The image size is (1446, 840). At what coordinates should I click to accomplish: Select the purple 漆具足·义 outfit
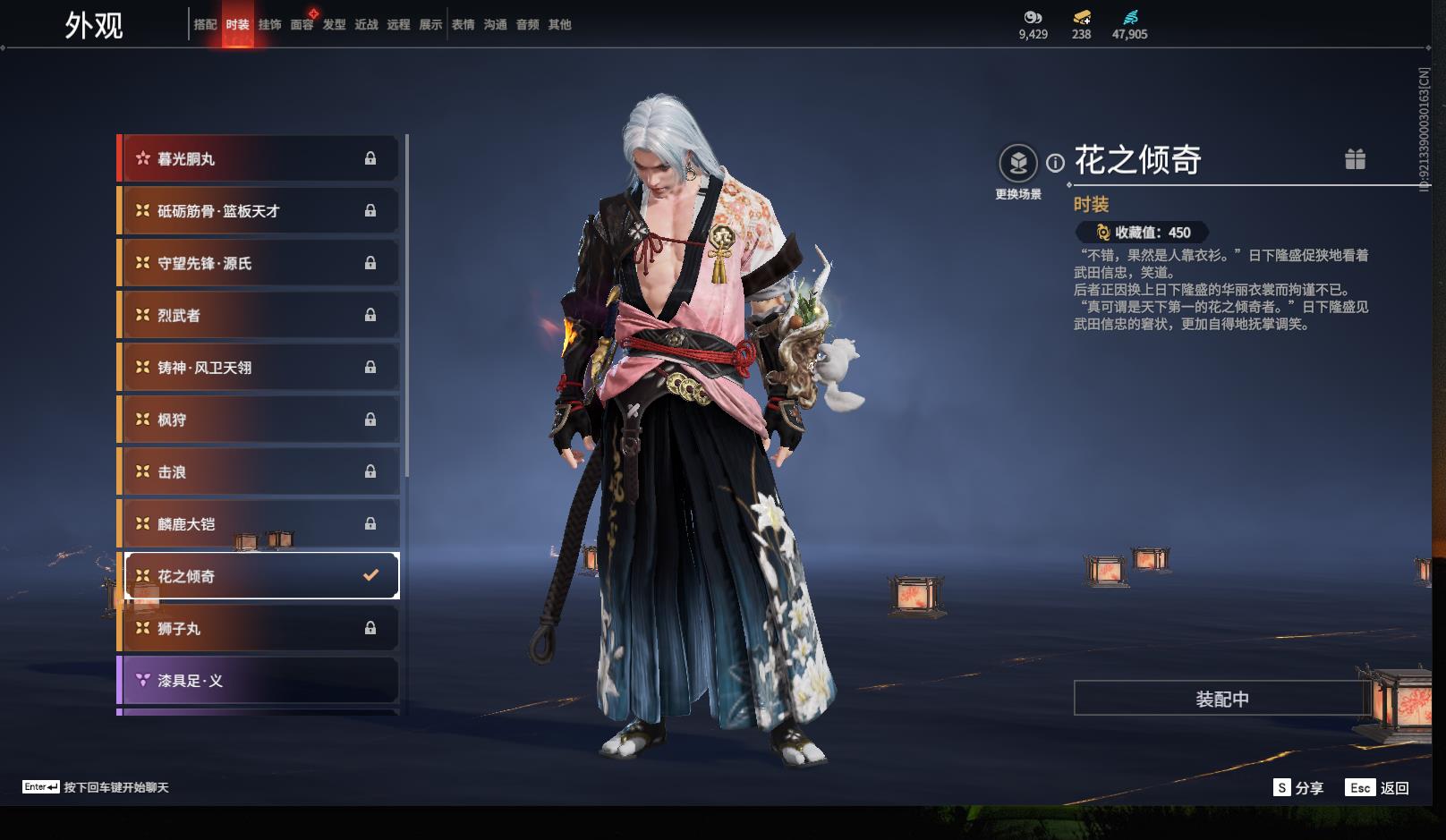click(x=258, y=681)
